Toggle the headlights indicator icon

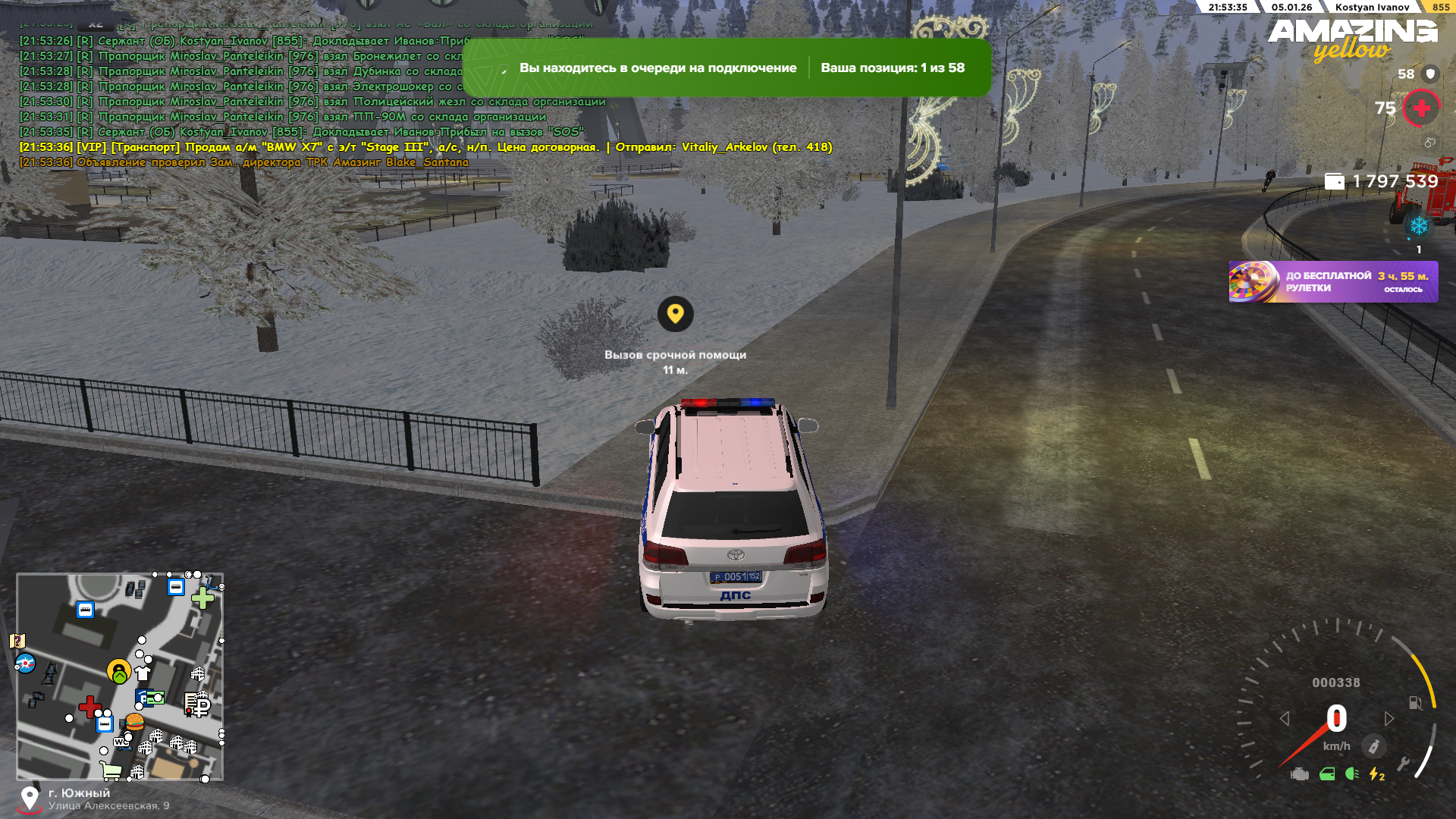coord(1351,774)
